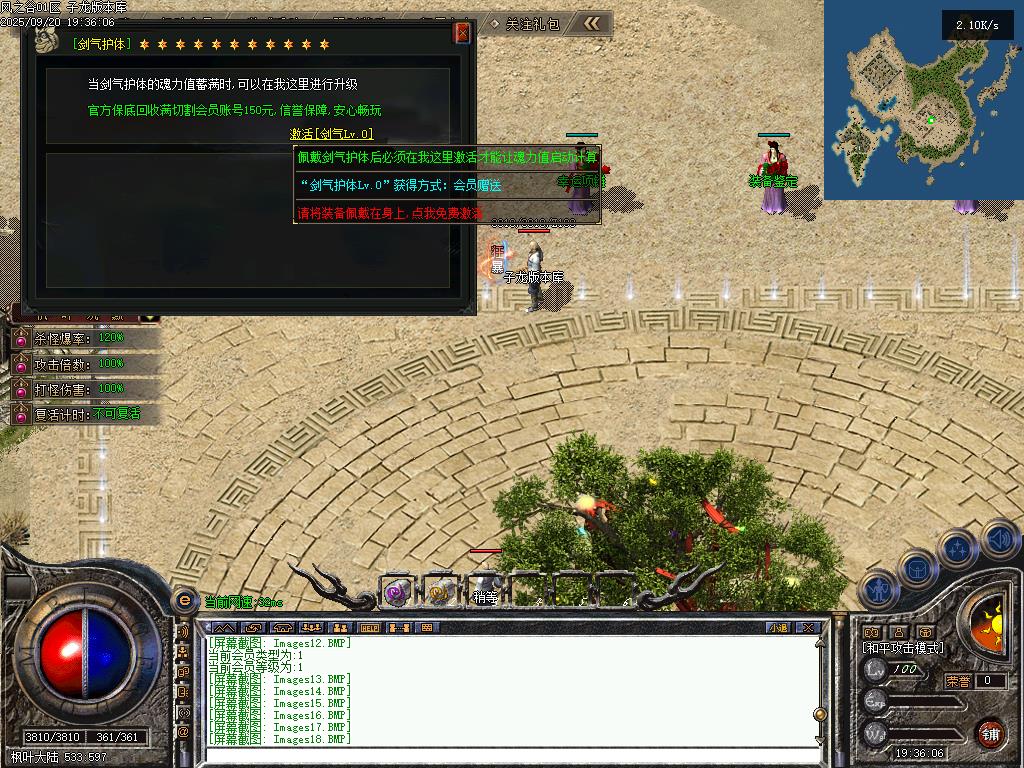Close the chat panel with X button
Viewport: 1024px width, 768px height.
click(808, 627)
